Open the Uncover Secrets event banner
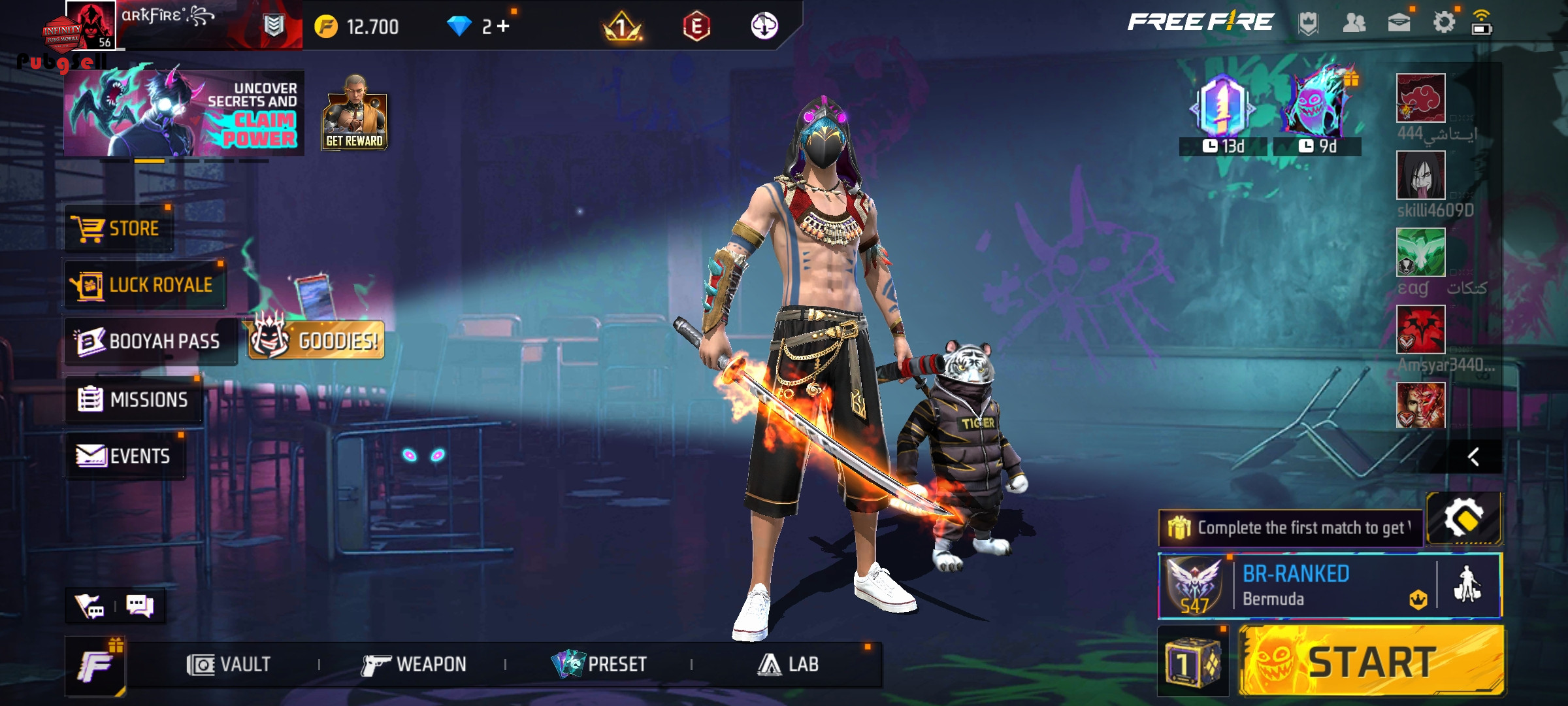 pyautogui.click(x=184, y=113)
